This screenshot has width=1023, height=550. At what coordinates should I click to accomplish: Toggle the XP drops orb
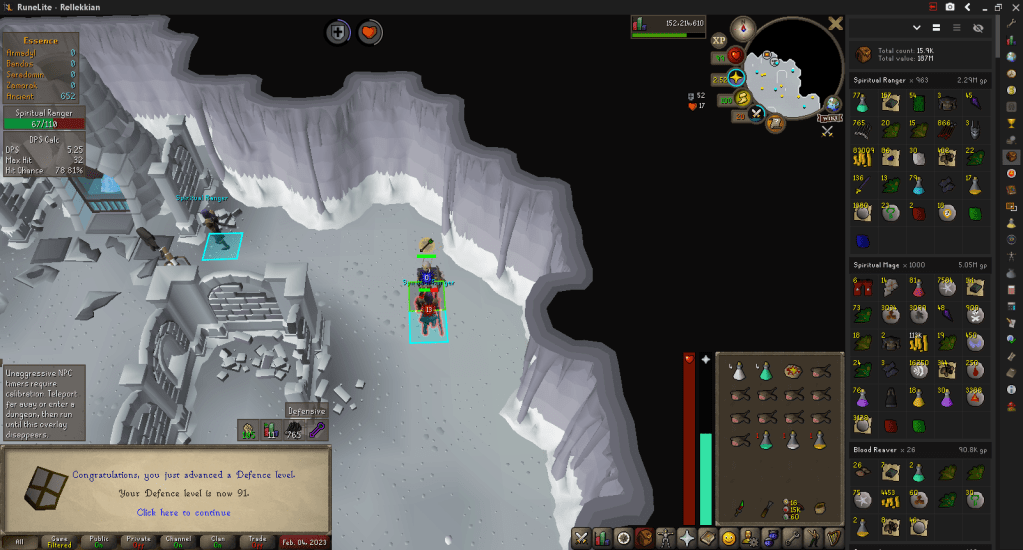point(719,41)
